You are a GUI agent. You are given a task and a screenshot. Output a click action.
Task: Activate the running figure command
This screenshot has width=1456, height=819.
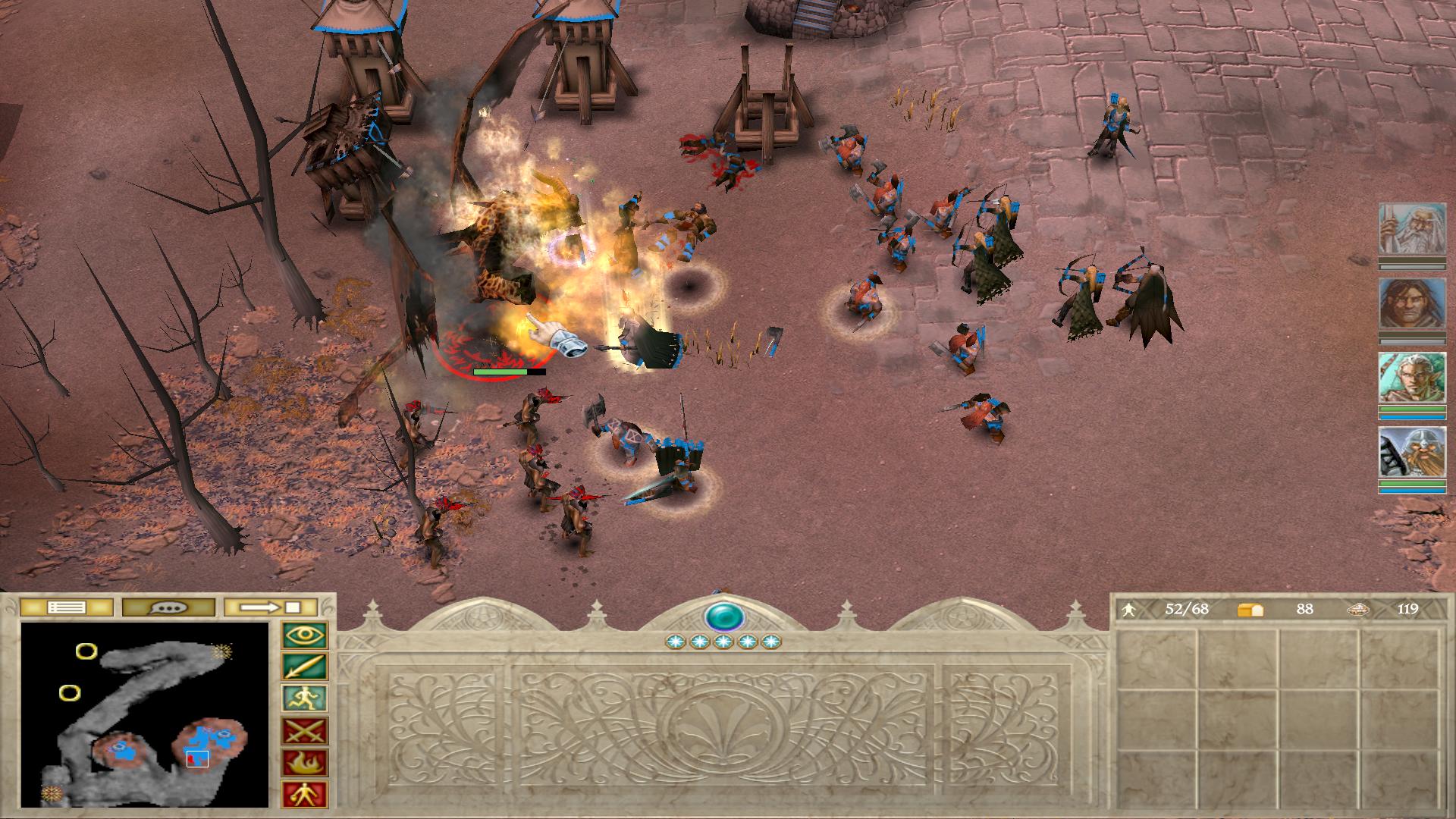click(305, 699)
